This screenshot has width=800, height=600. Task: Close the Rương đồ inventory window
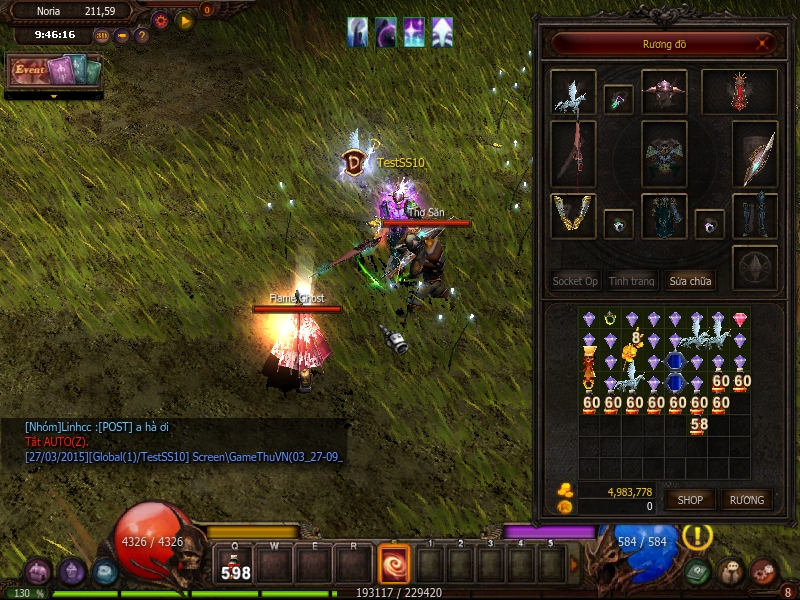(x=764, y=43)
